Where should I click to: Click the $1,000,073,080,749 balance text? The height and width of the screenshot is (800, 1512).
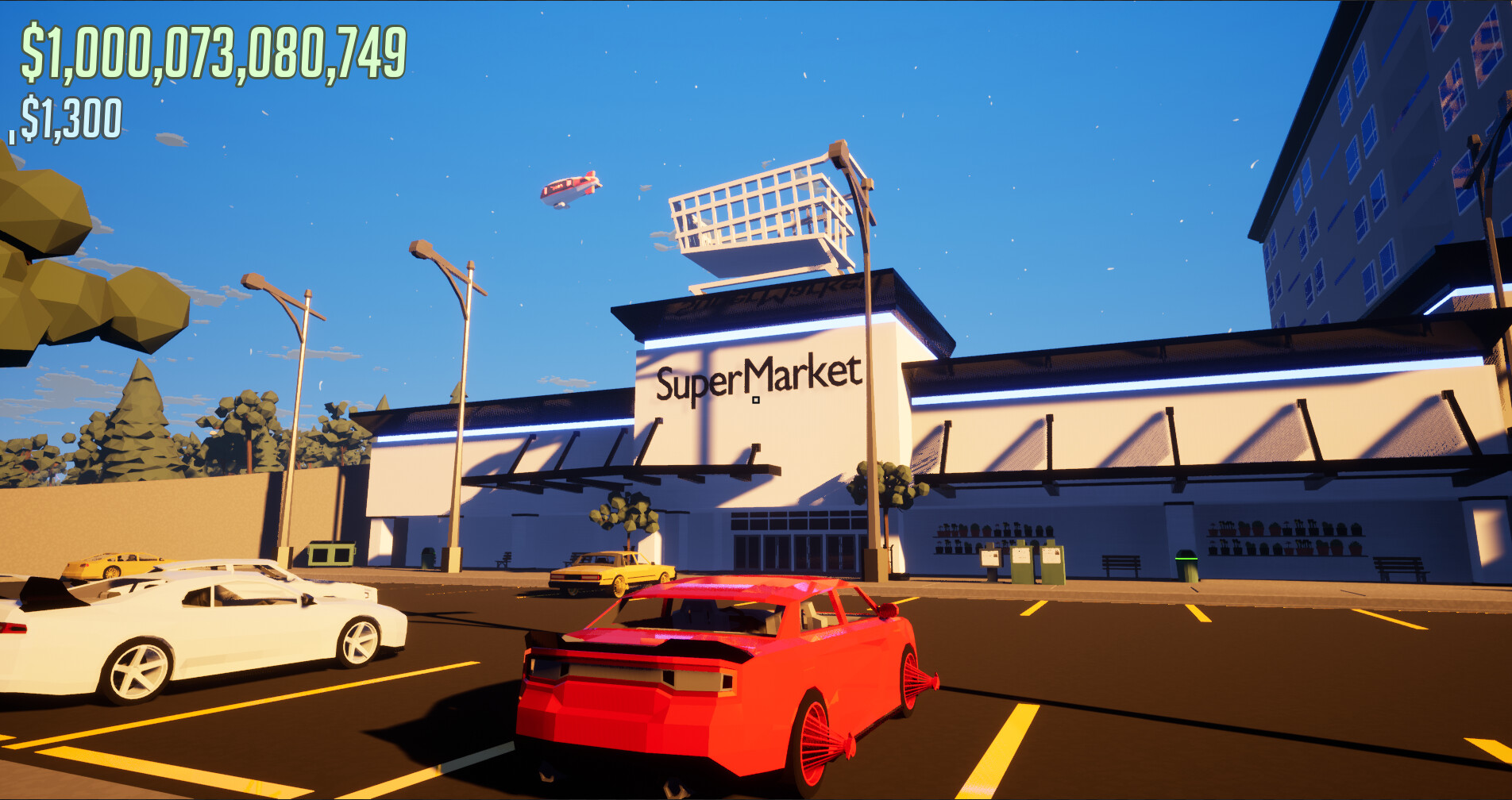pos(214,52)
